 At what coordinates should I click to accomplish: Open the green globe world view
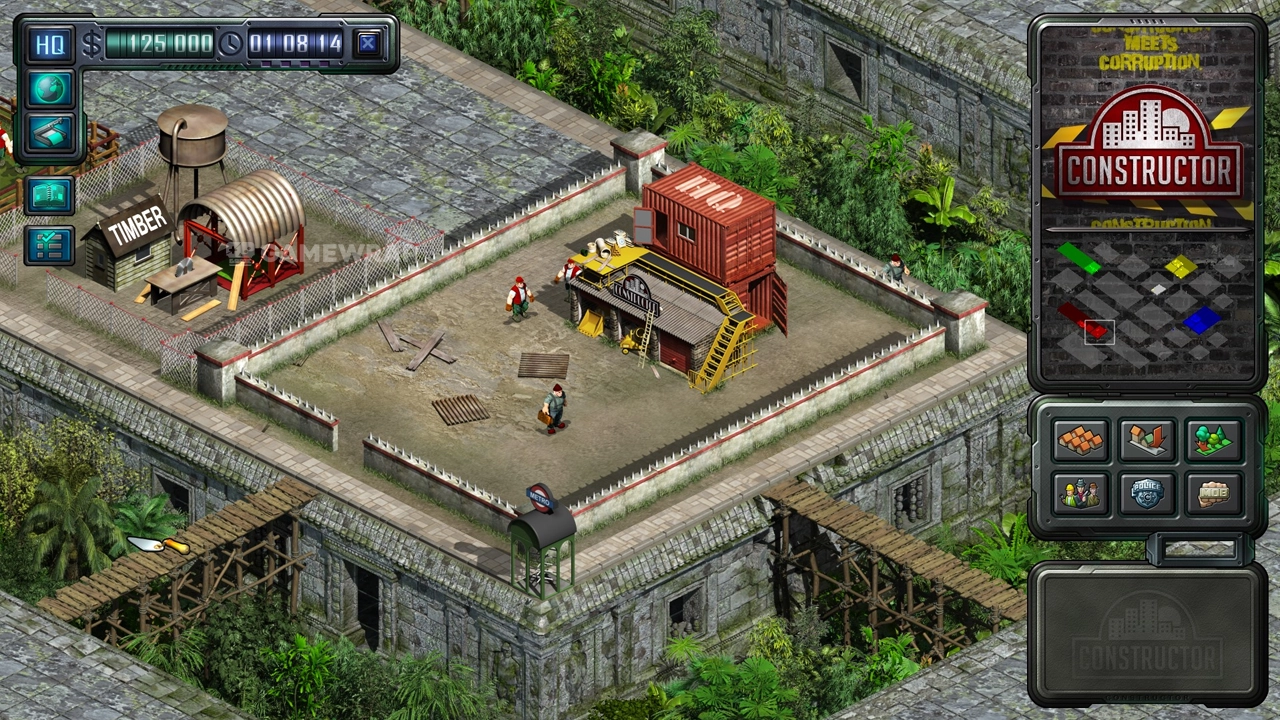pyautogui.click(x=50, y=89)
